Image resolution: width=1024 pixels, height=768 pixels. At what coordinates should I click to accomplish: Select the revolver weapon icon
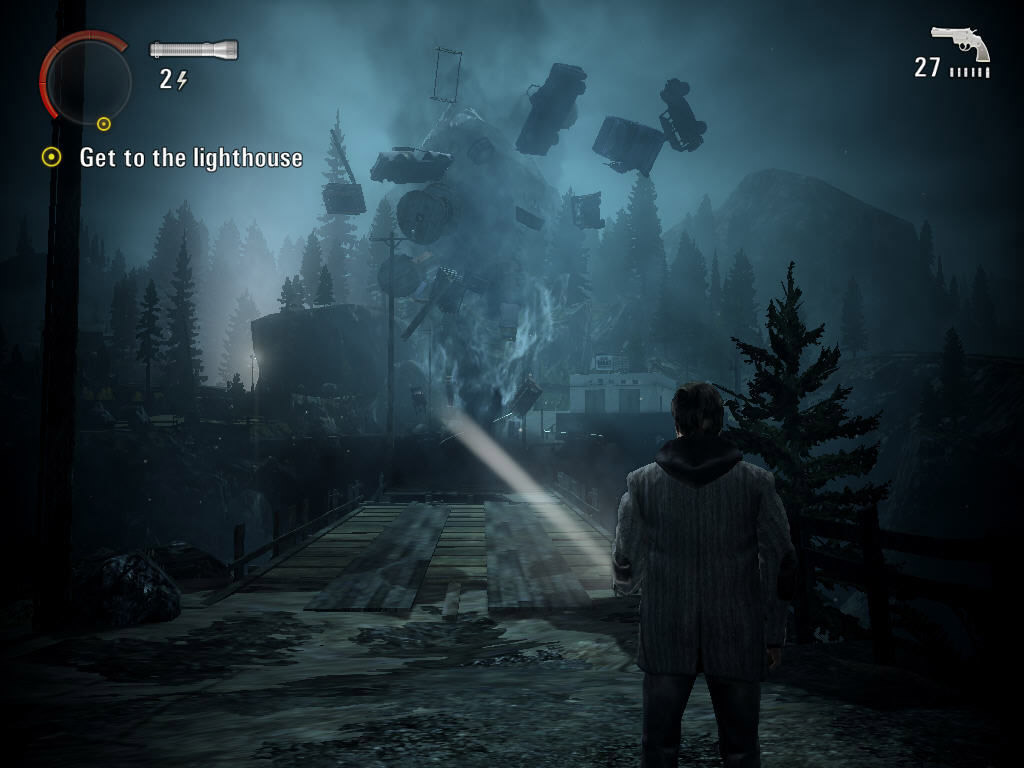coord(960,42)
